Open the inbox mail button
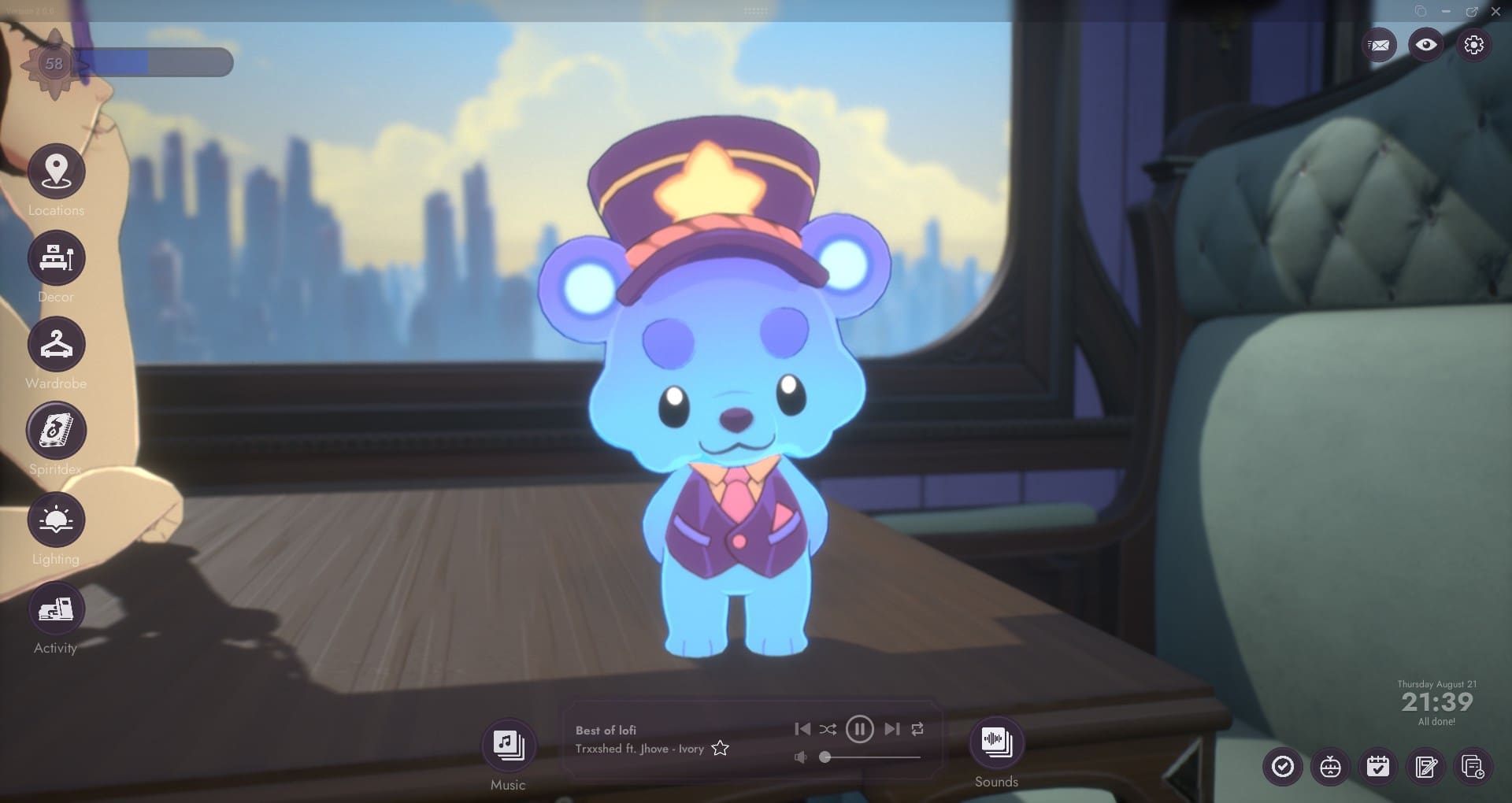 click(x=1379, y=45)
